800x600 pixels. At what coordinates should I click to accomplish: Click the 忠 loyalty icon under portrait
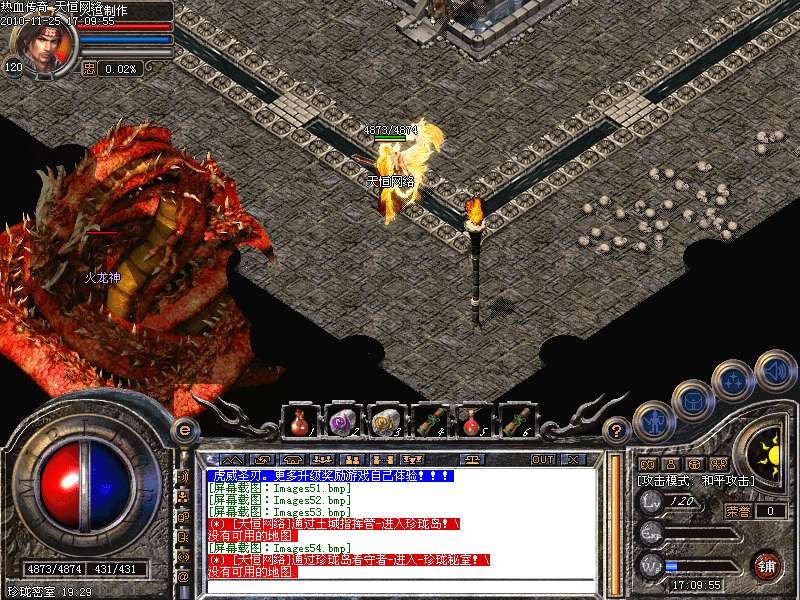click(89, 68)
